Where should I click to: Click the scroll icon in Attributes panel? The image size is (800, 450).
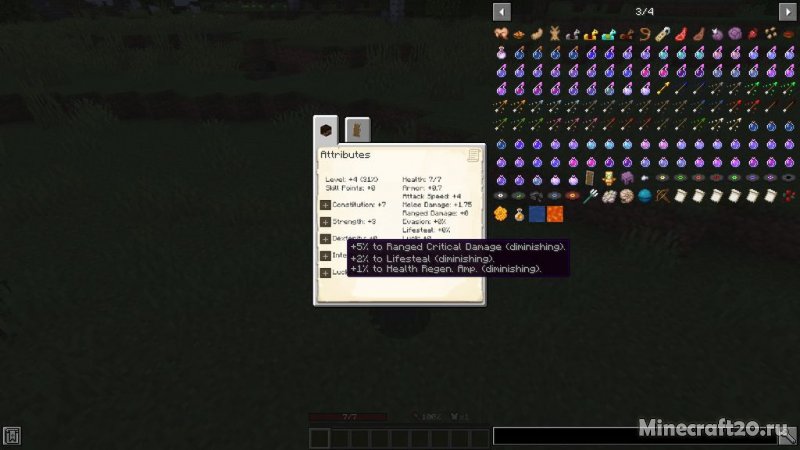coord(473,155)
